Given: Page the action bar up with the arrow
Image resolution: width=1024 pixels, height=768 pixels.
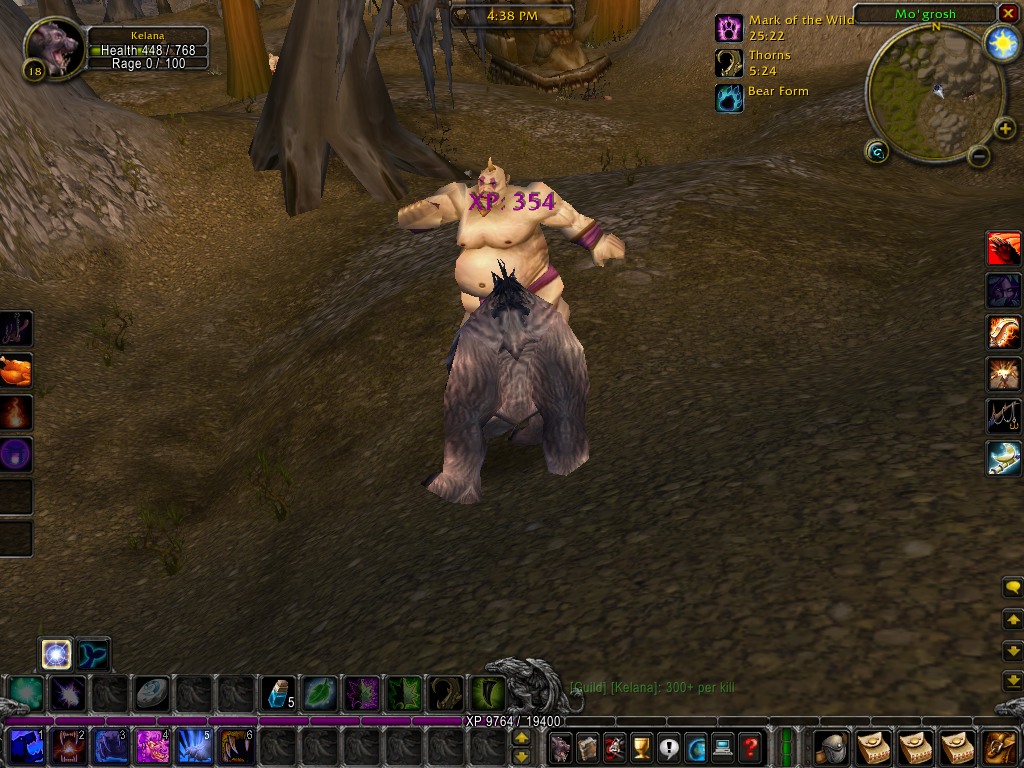Looking at the screenshot, I should (521, 739).
